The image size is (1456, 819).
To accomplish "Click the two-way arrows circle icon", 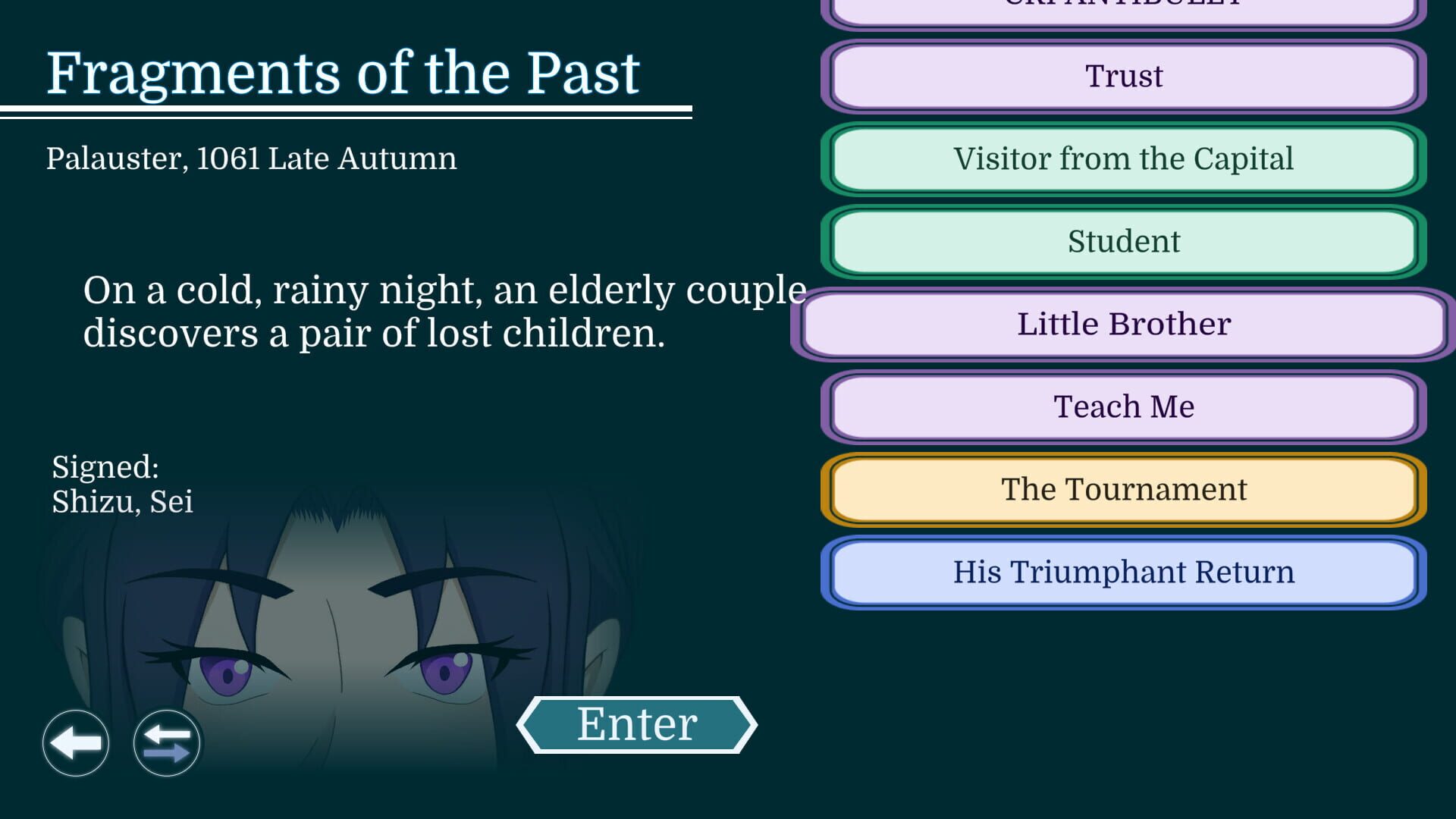I will [x=166, y=744].
